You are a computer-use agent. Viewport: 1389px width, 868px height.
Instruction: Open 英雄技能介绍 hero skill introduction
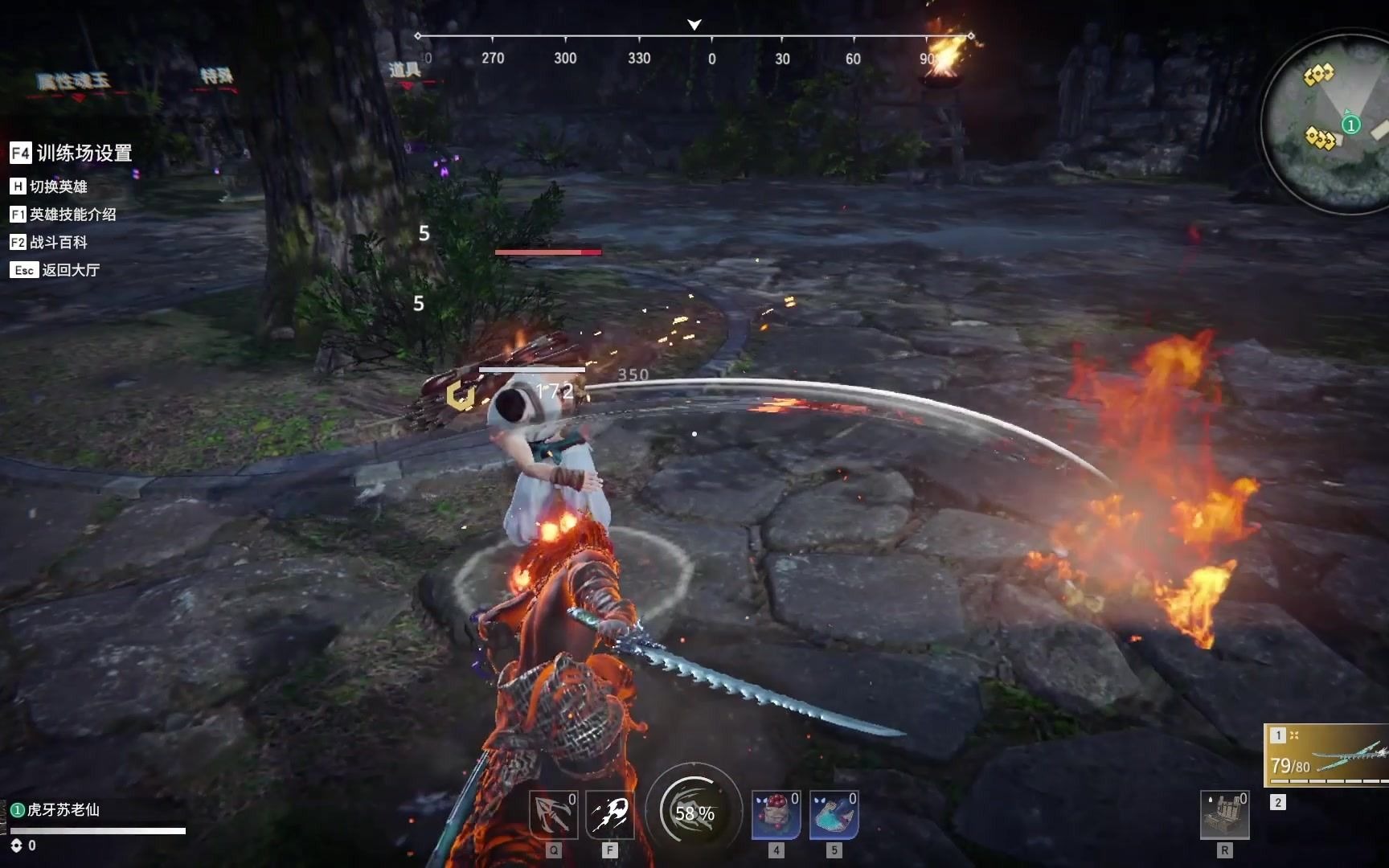pos(63,215)
